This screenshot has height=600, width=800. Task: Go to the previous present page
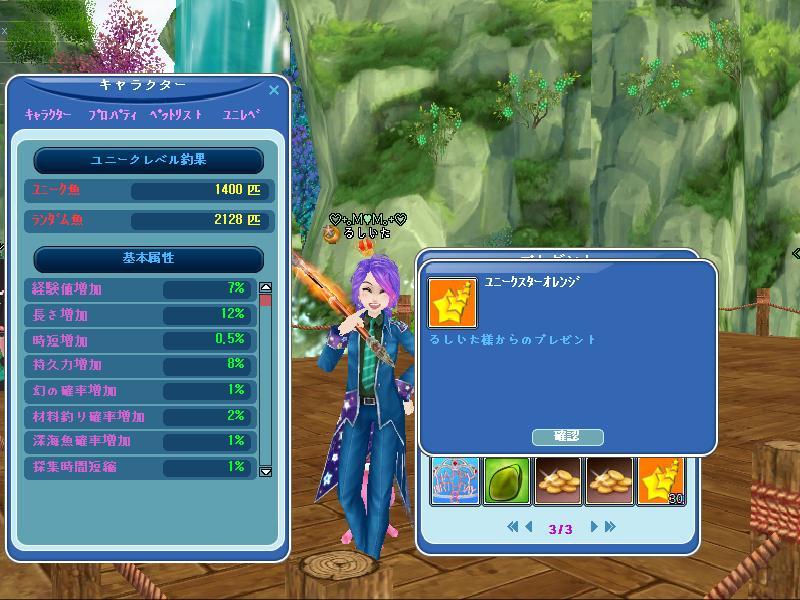pyautogui.click(x=529, y=526)
